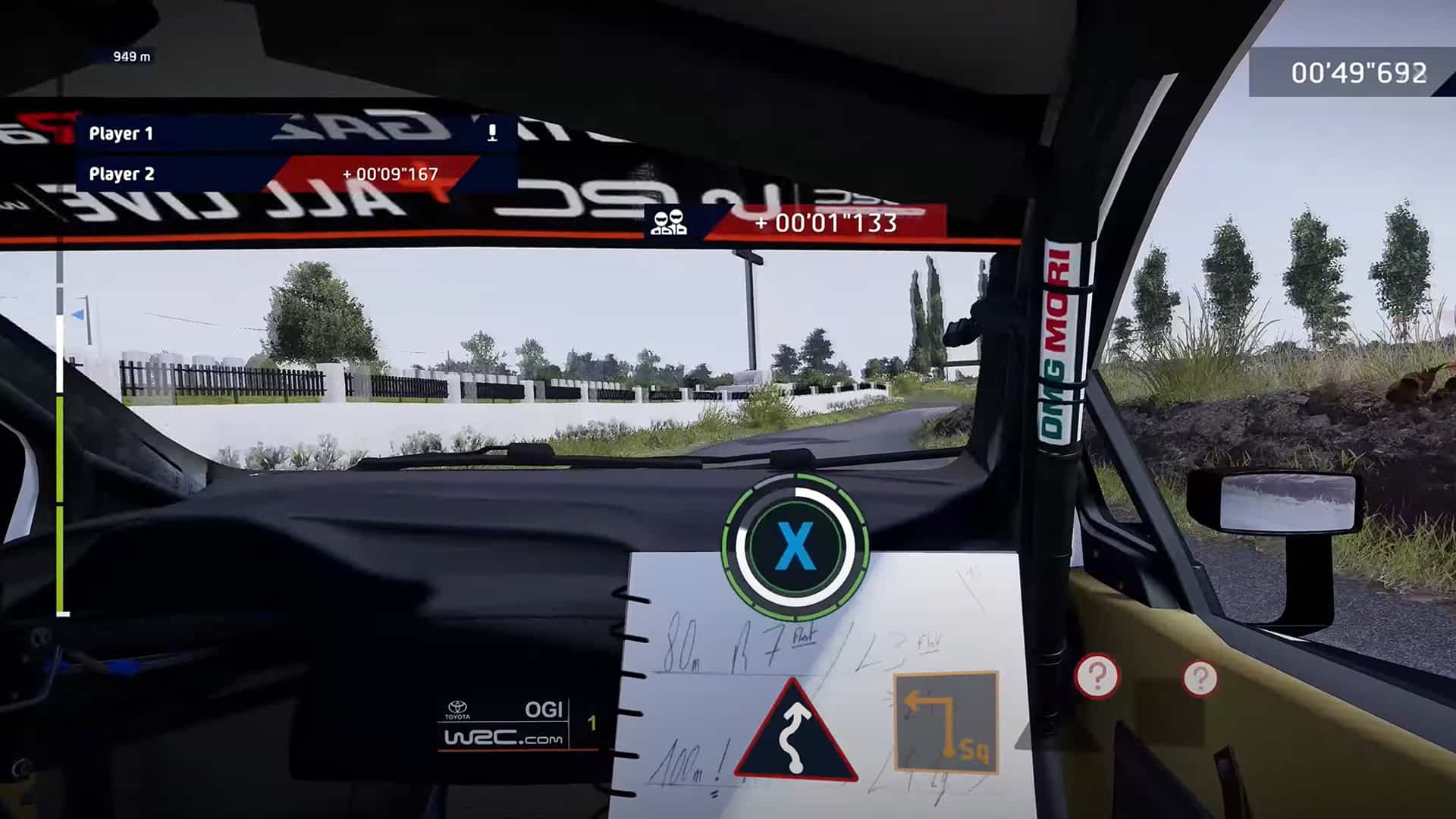Click the 00'49"692 stage timer display

point(1358,73)
